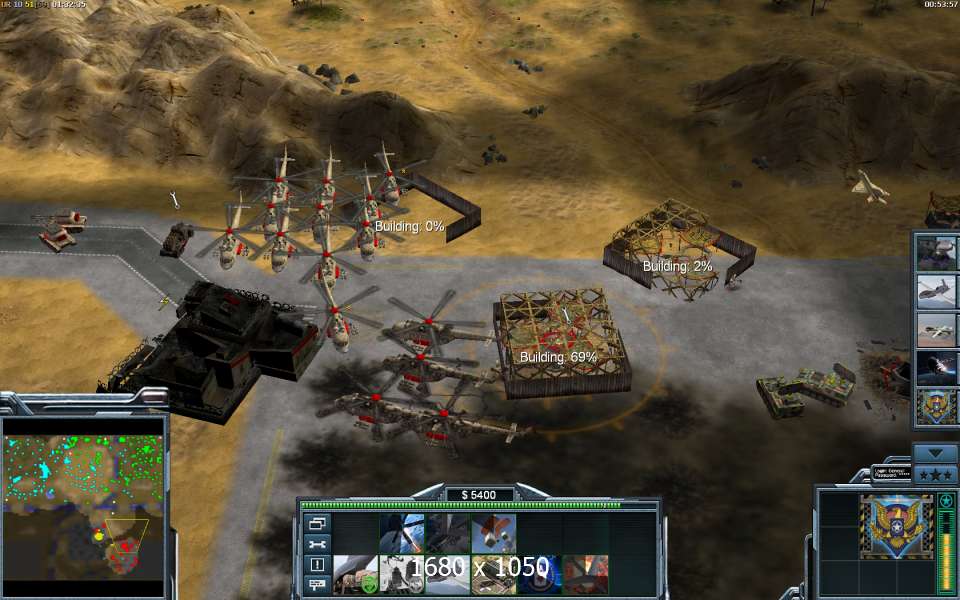The height and width of the screenshot is (600, 960).
Task: Open the three-star general's powers button
Action: coord(936,474)
